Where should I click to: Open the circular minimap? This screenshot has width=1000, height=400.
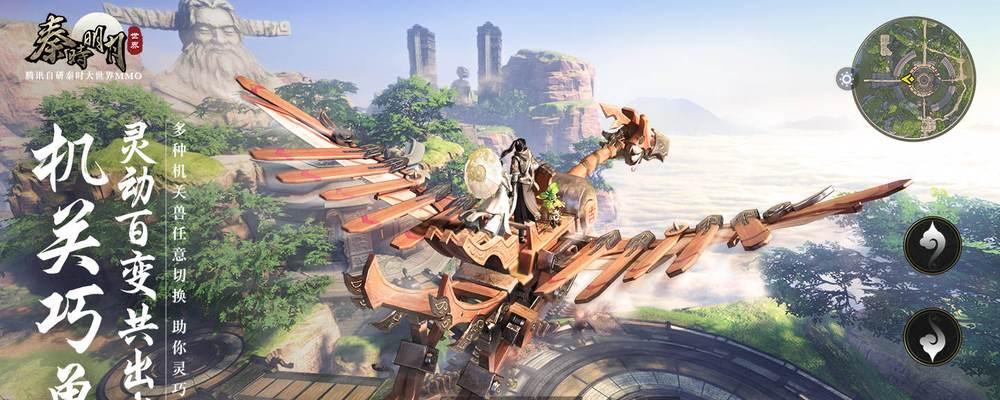914,78
